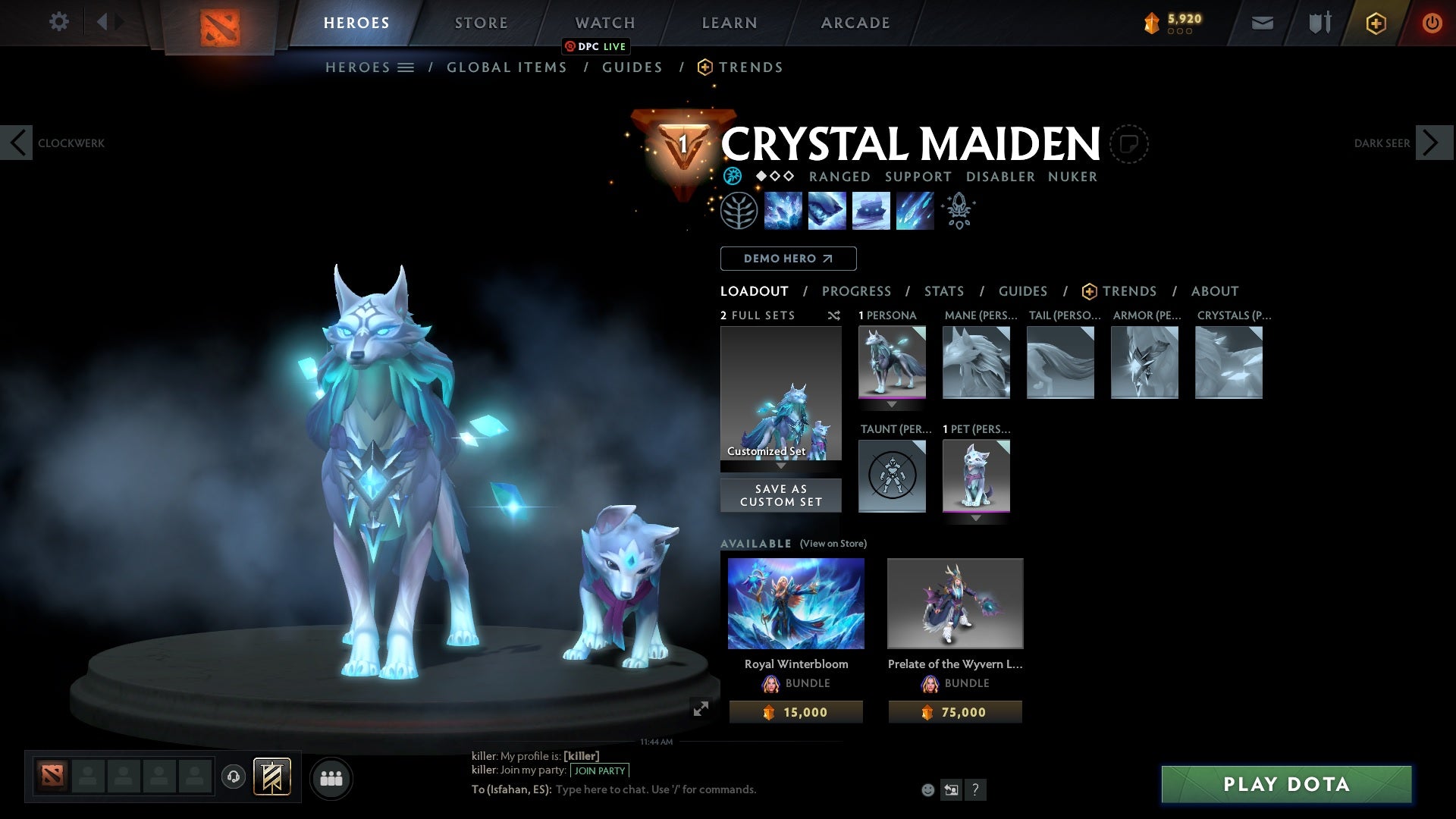Click the Frostbite ability icon
This screenshot has height=819, width=1456.
coord(827,212)
